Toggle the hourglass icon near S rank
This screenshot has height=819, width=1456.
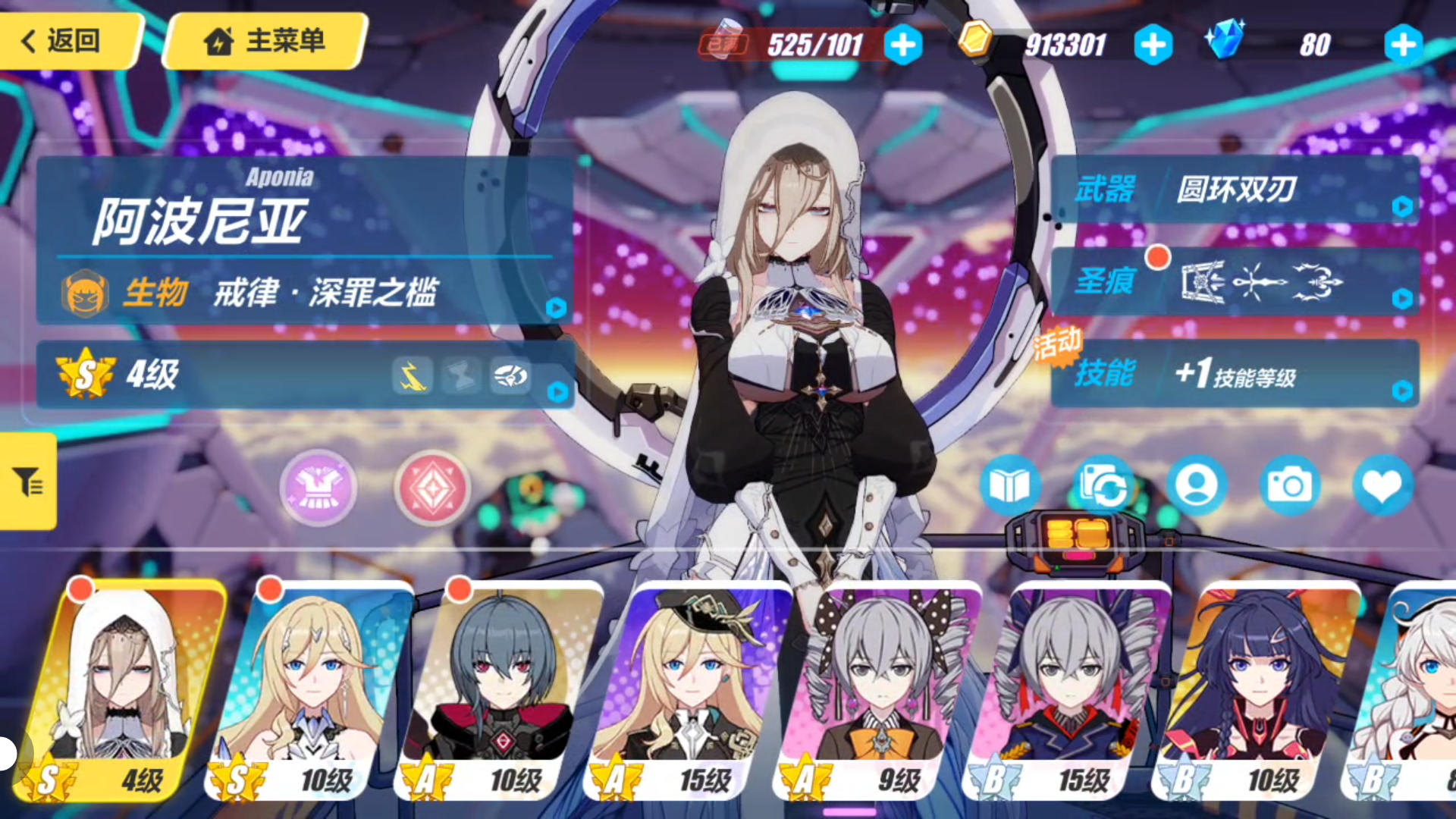pos(460,375)
